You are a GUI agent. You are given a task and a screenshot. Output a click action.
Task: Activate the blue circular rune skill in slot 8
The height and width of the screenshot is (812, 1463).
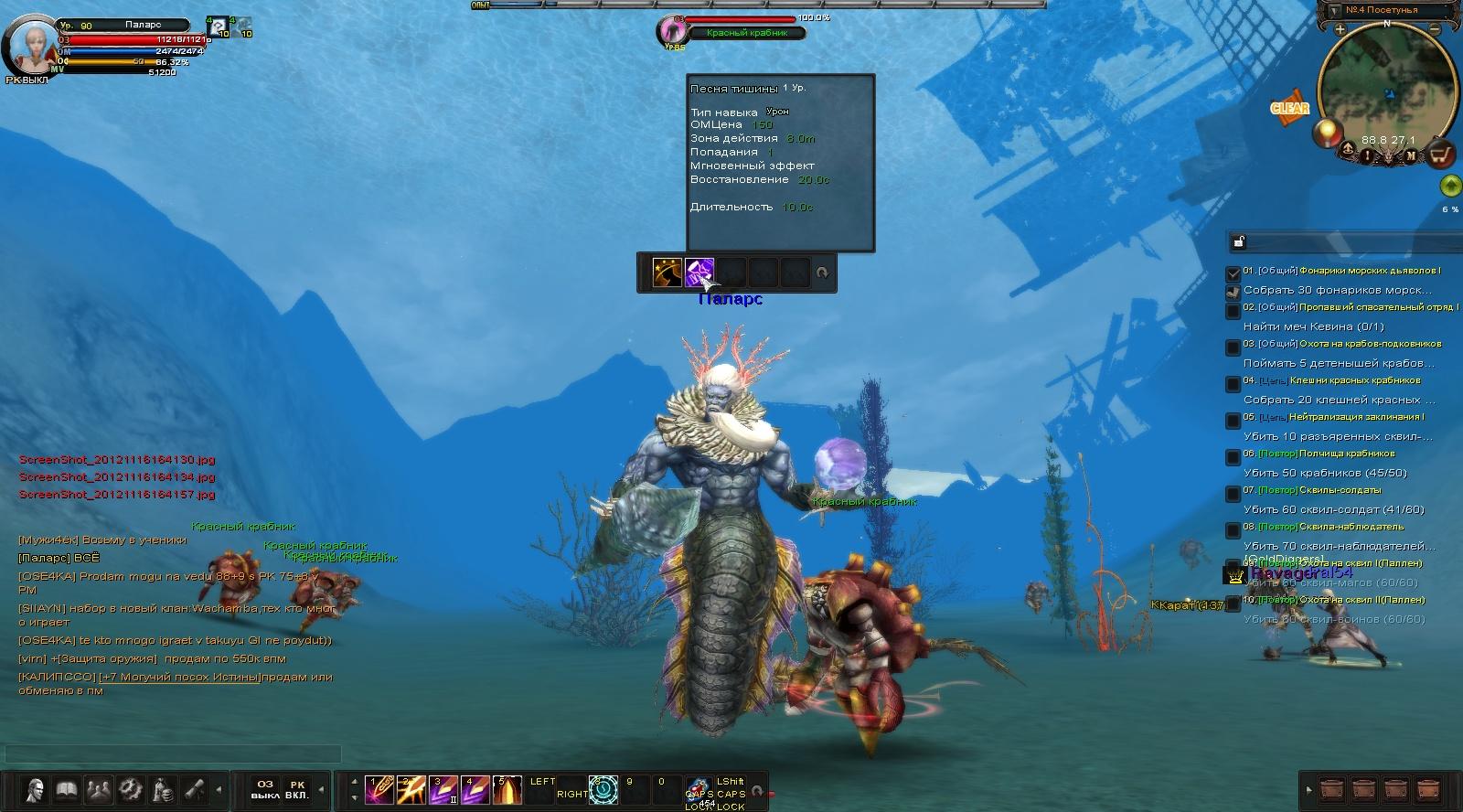(x=603, y=789)
